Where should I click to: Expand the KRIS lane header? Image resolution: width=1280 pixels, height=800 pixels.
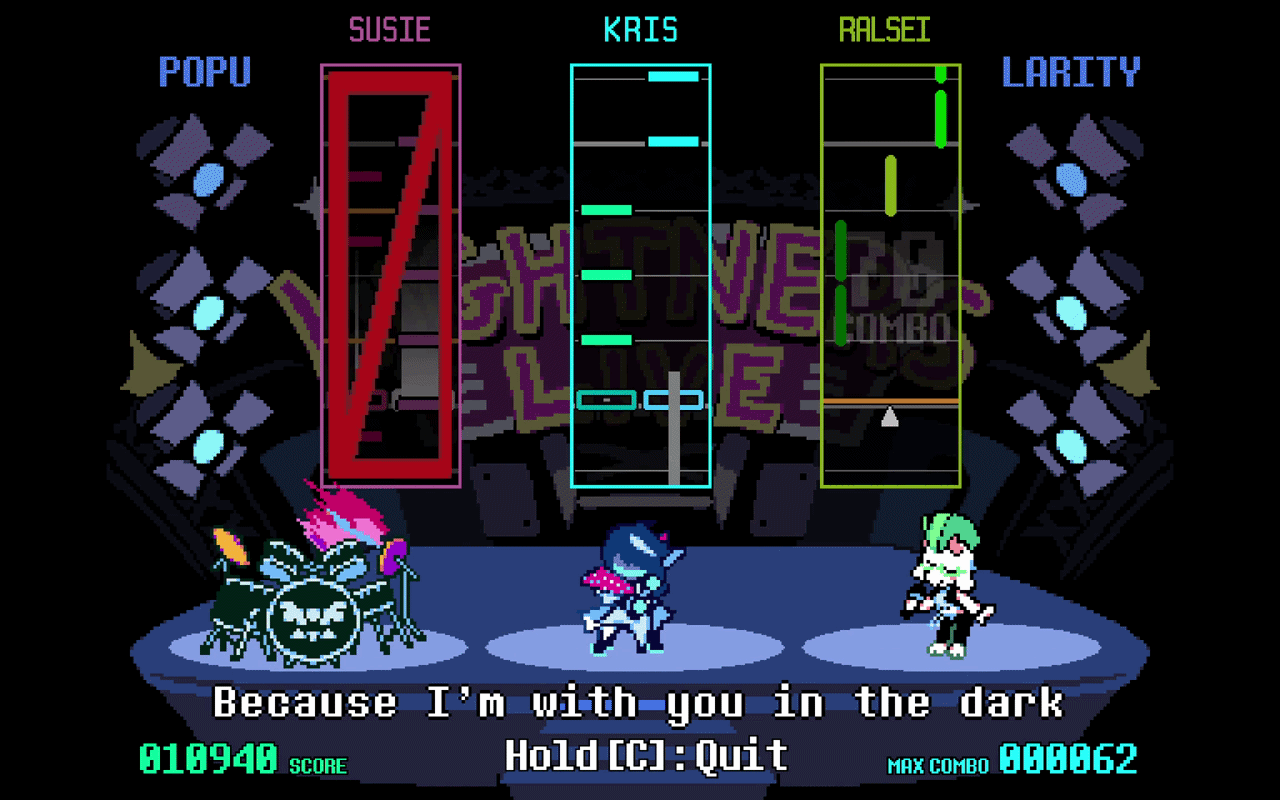tap(641, 29)
